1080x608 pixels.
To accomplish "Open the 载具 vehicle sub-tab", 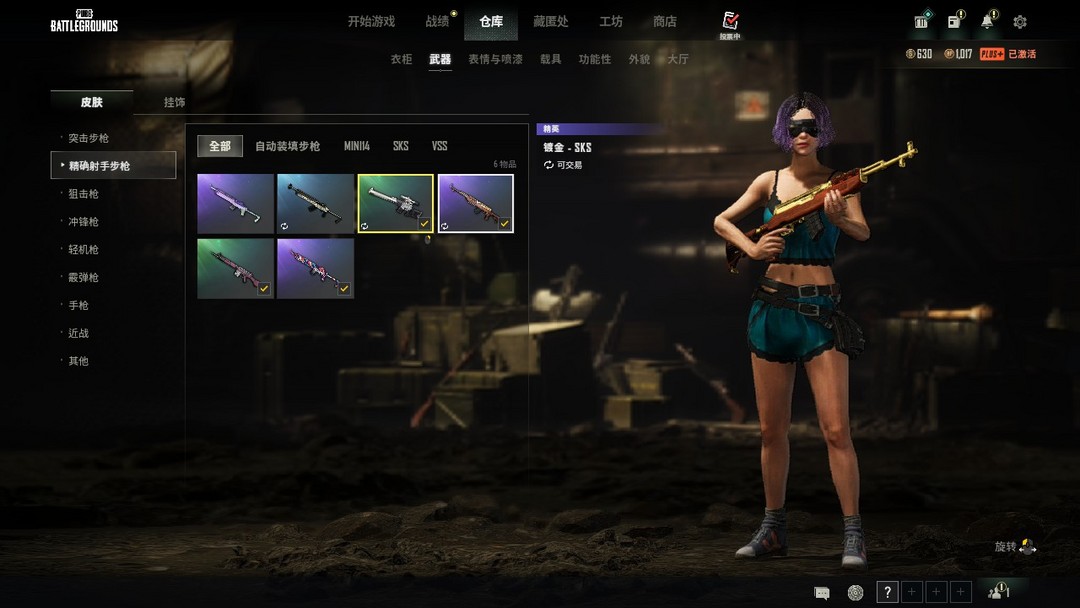I will point(550,59).
